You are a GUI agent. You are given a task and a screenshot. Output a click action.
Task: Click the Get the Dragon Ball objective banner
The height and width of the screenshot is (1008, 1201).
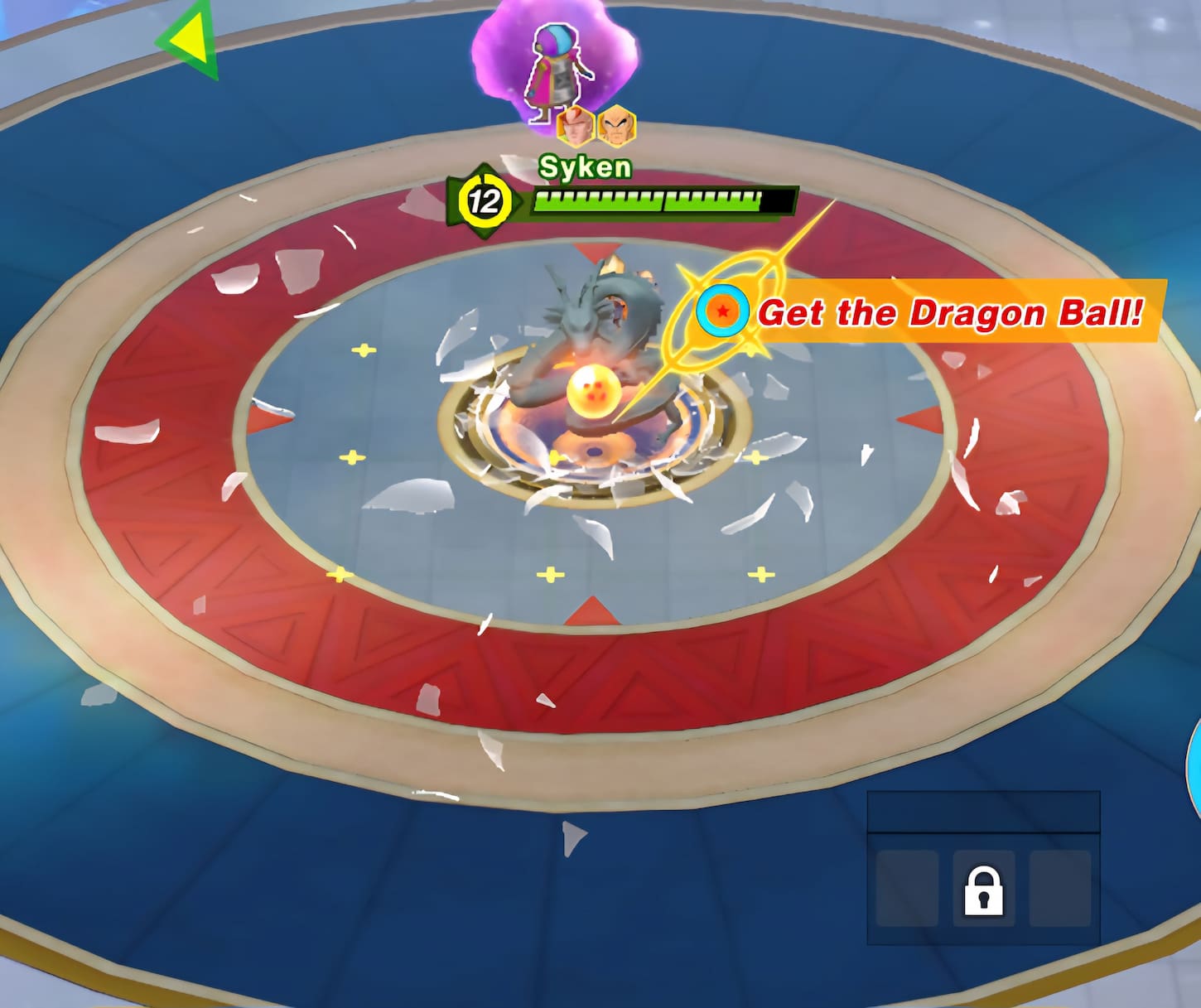[x=950, y=312]
